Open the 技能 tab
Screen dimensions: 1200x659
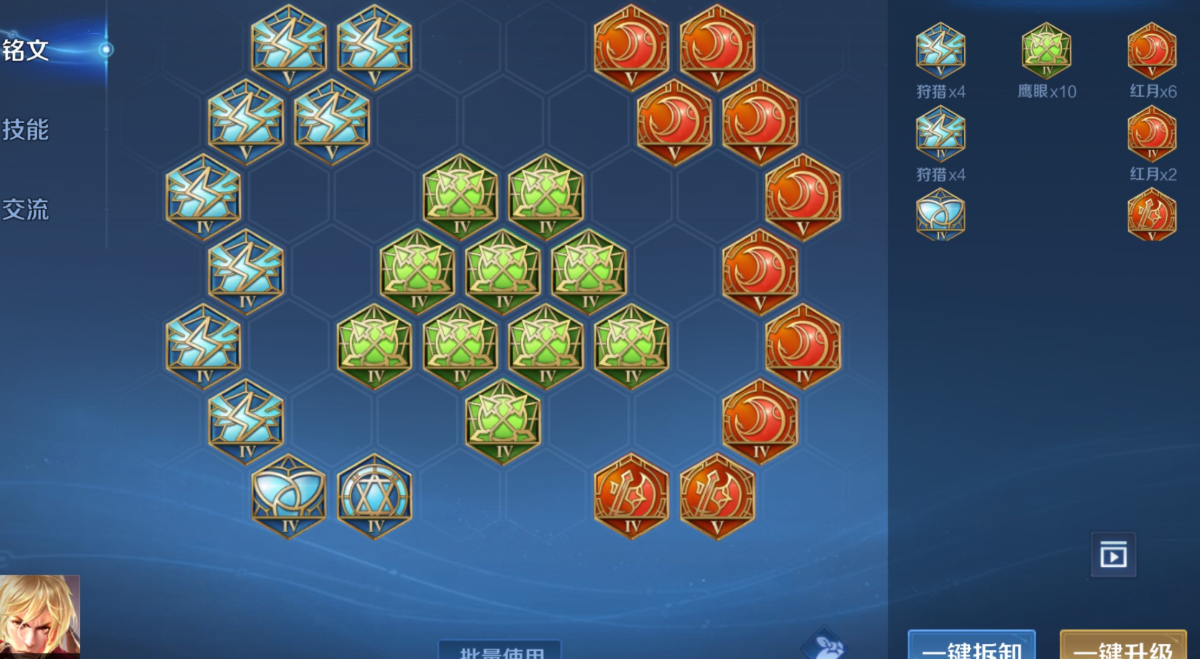(x=27, y=130)
